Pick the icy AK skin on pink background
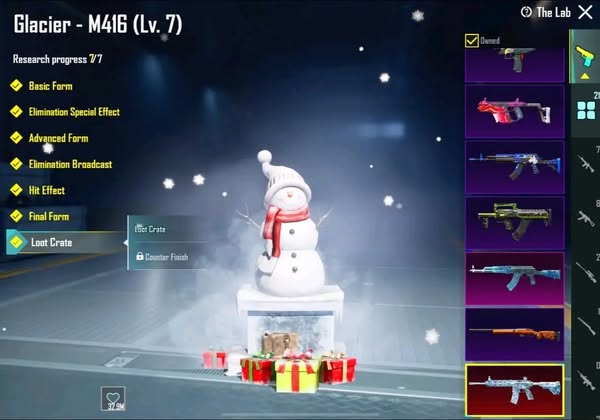This screenshot has height=420, width=600. [514, 277]
